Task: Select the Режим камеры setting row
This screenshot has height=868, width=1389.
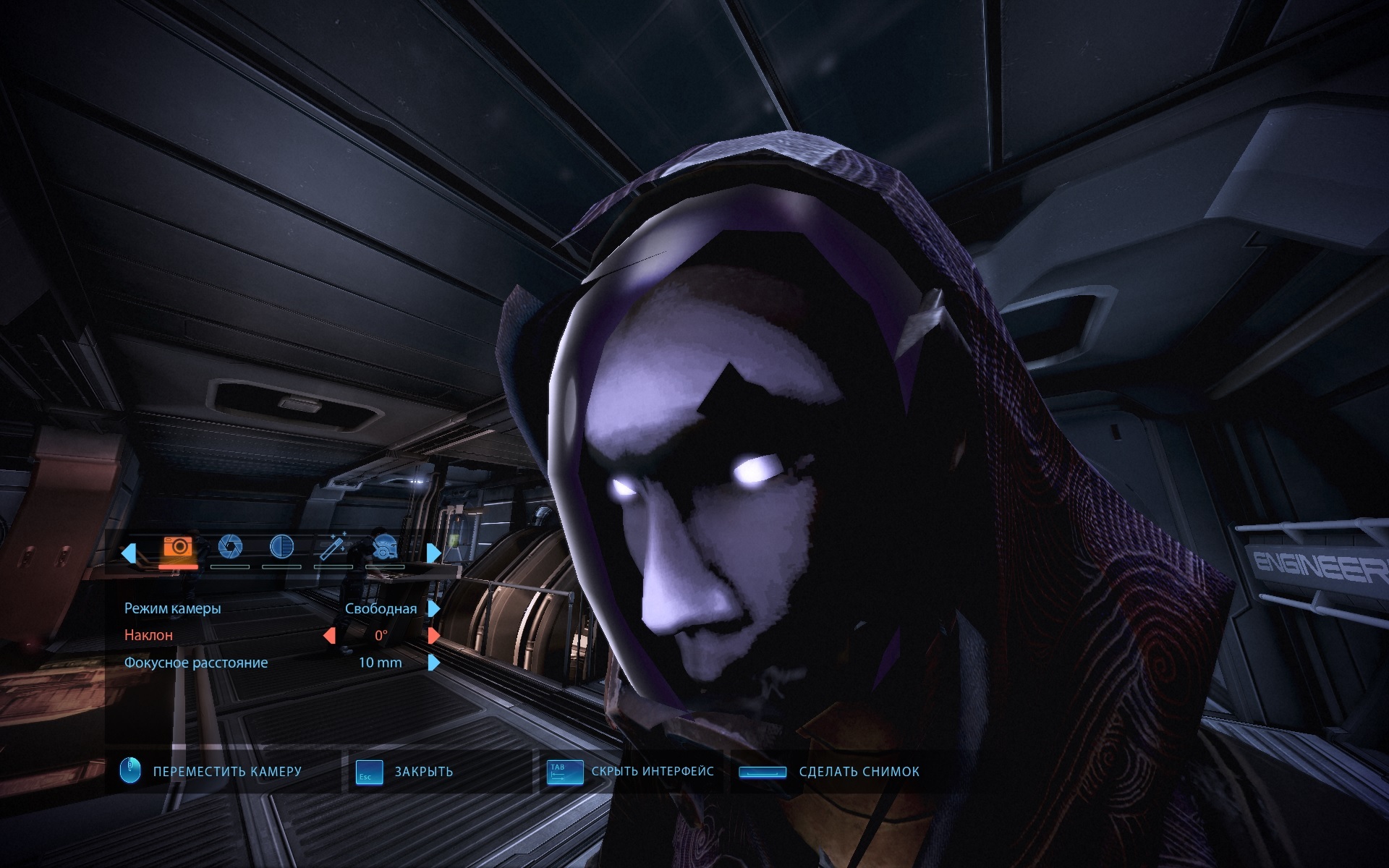Action: [173, 608]
